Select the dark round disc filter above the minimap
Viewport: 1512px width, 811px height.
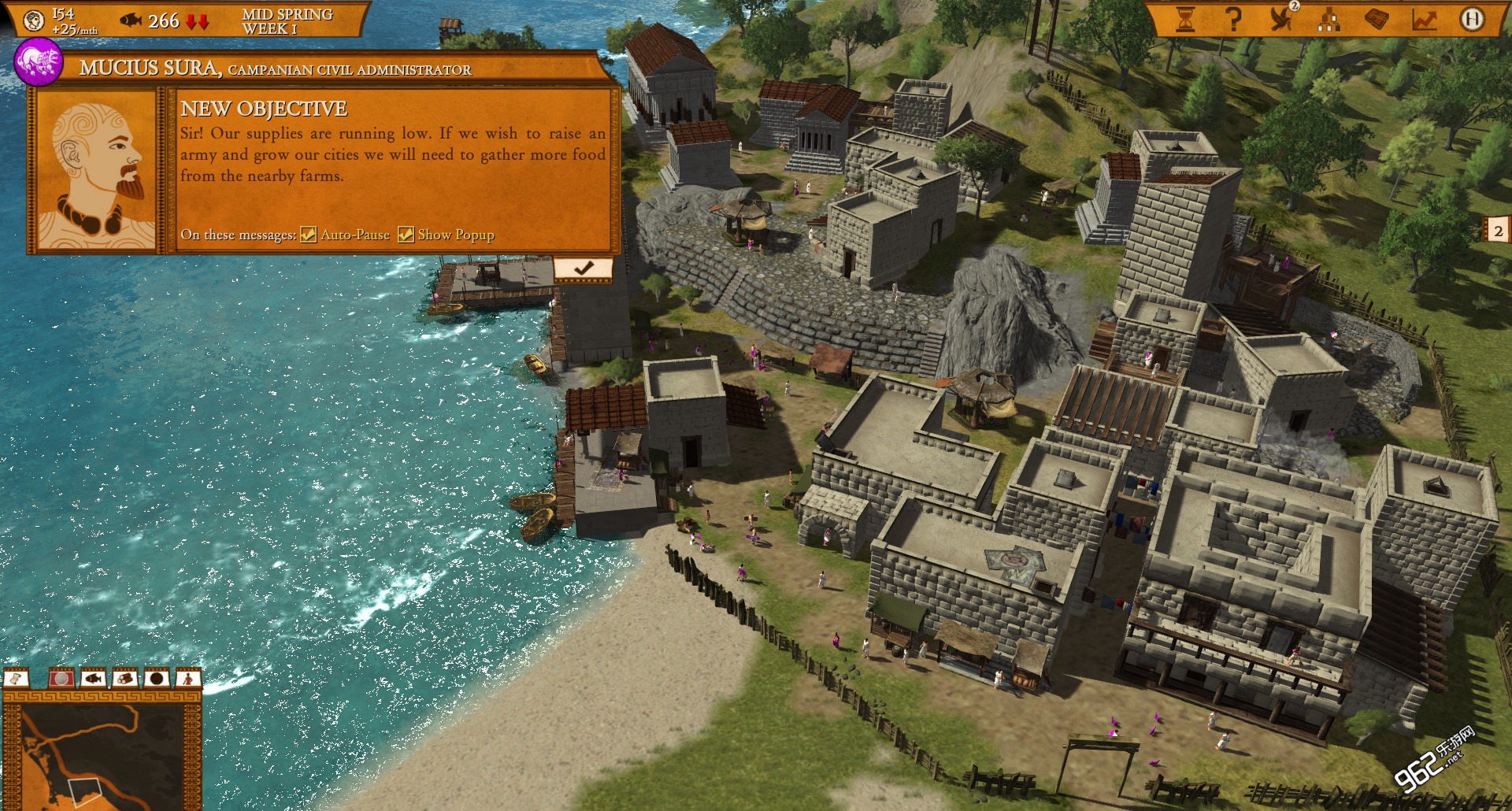pos(156,678)
